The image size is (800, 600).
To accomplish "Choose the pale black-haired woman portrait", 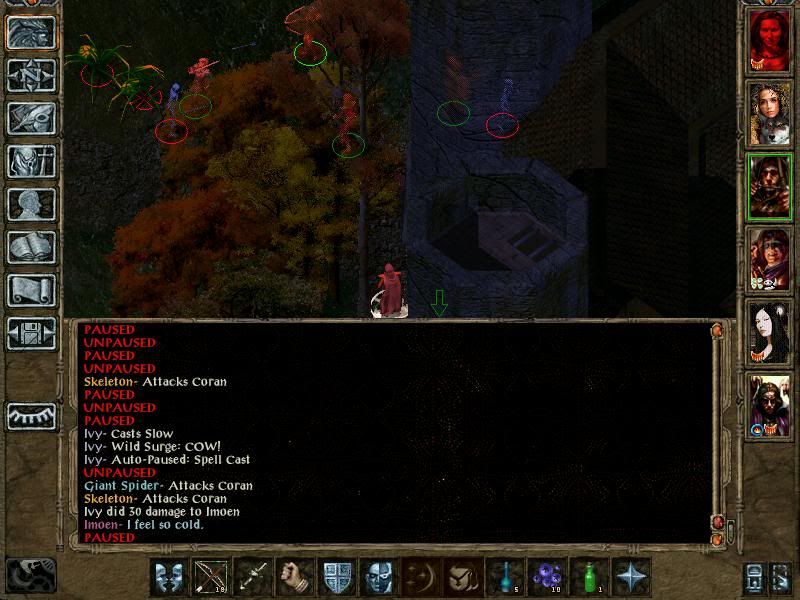I will [x=770, y=331].
